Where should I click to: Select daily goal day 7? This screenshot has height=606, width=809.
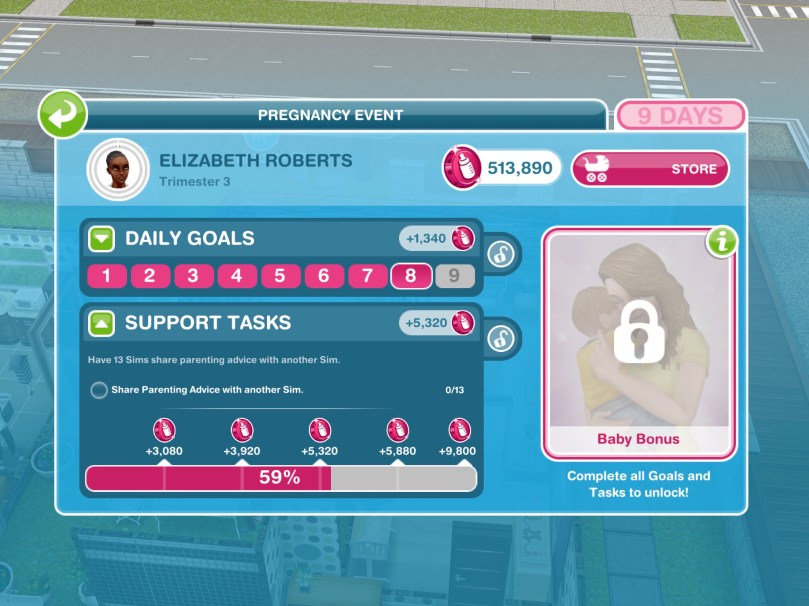pos(367,276)
